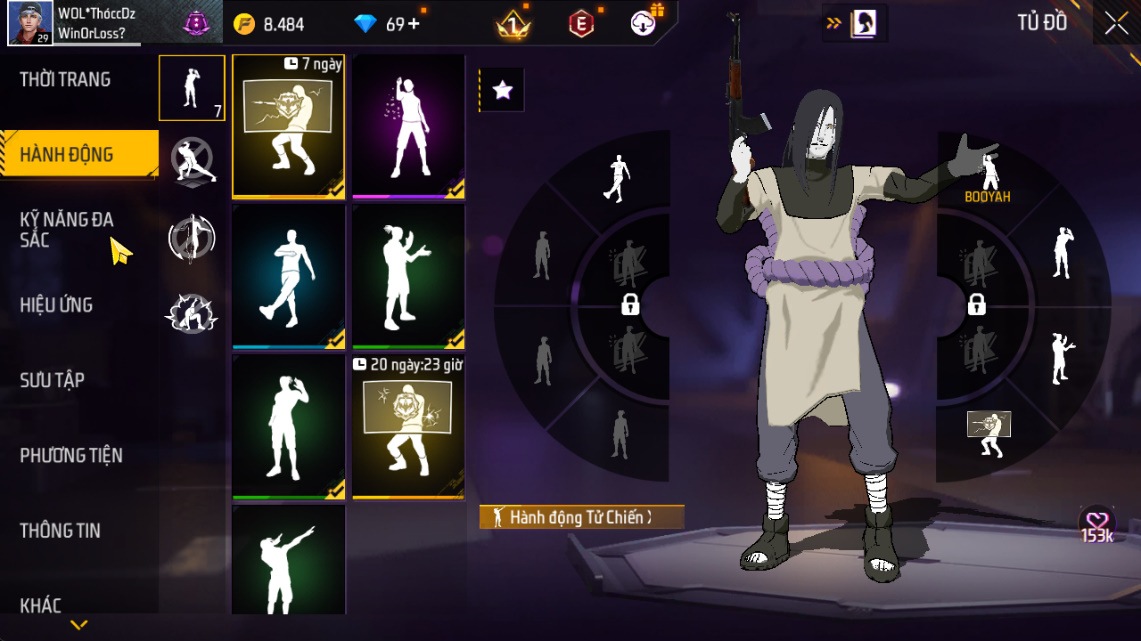Select the Sưu Tập category
1141x641 pixels.
point(52,380)
